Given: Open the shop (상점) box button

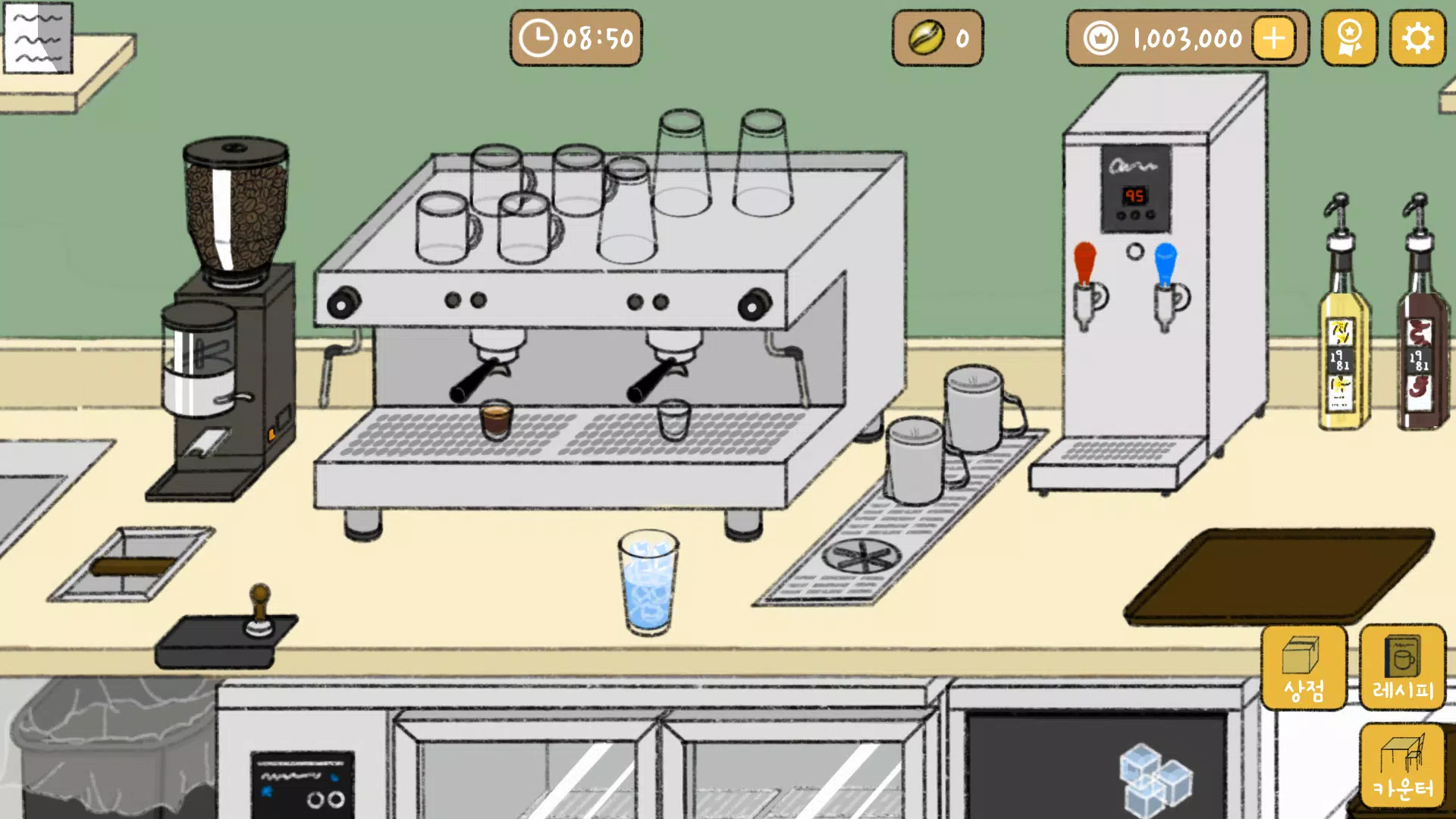Looking at the screenshot, I should pyautogui.click(x=1304, y=668).
